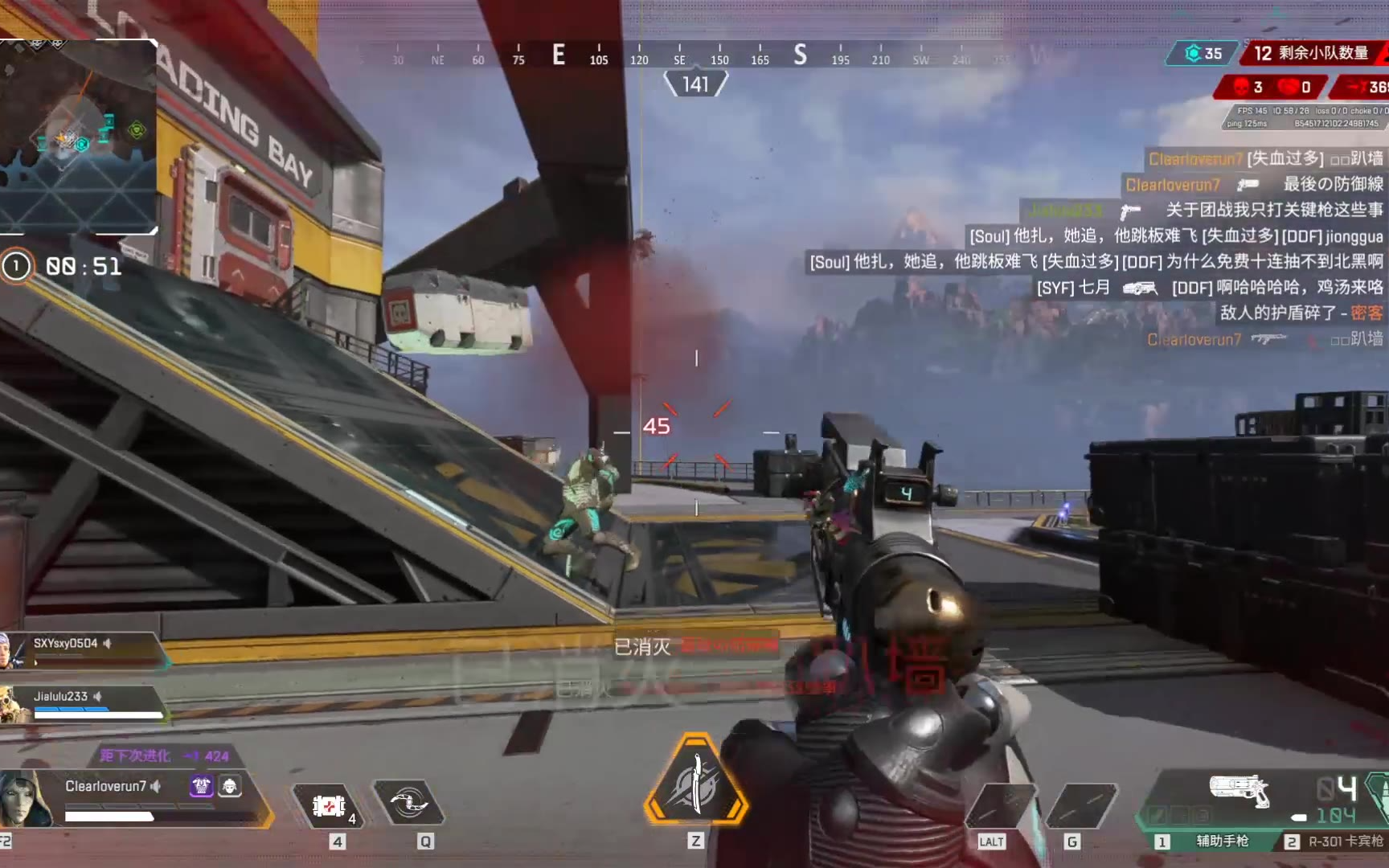Image resolution: width=1389 pixels, height=868 pixels.
Task: Select the LALT ordnance slot
Action: (x=1001, y=805)
